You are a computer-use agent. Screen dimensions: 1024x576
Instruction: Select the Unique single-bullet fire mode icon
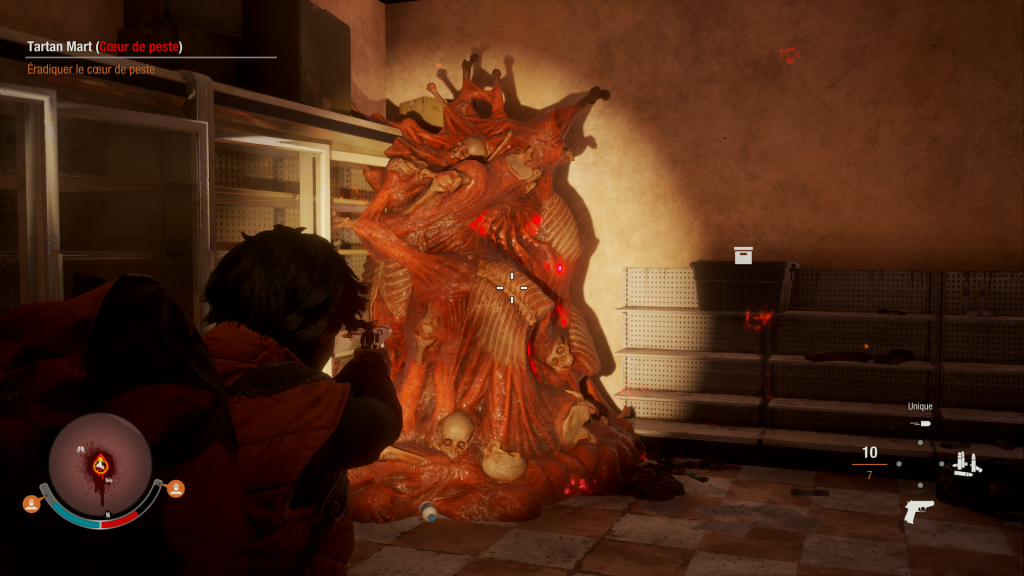[920, 424]
